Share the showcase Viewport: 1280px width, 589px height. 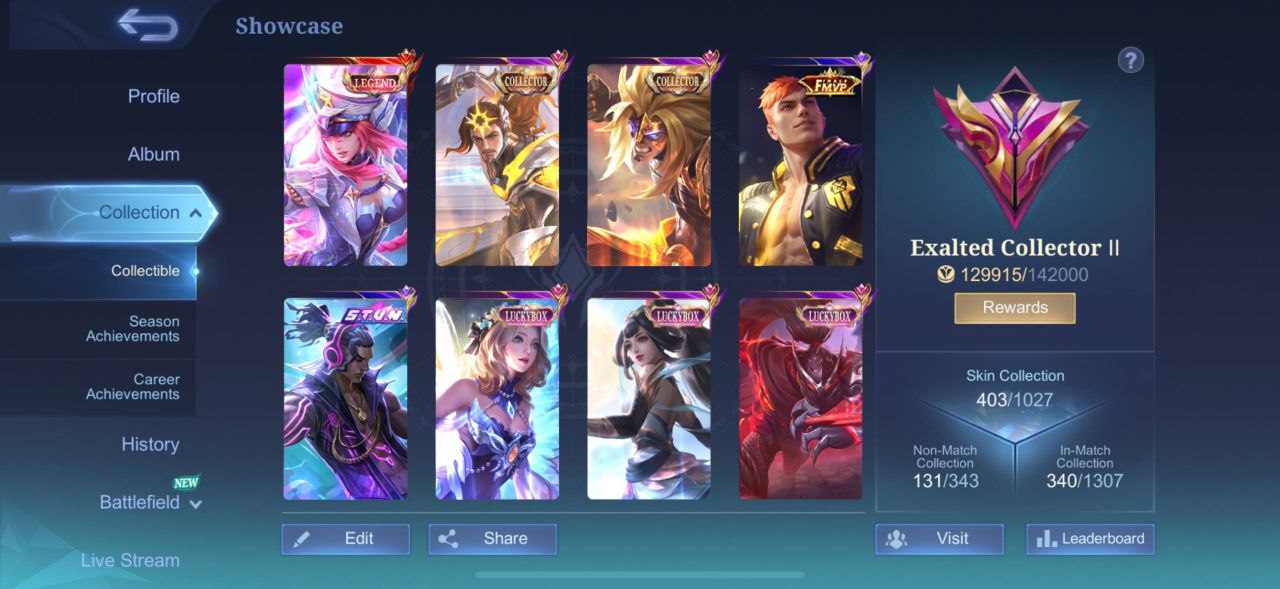point(492,539)
